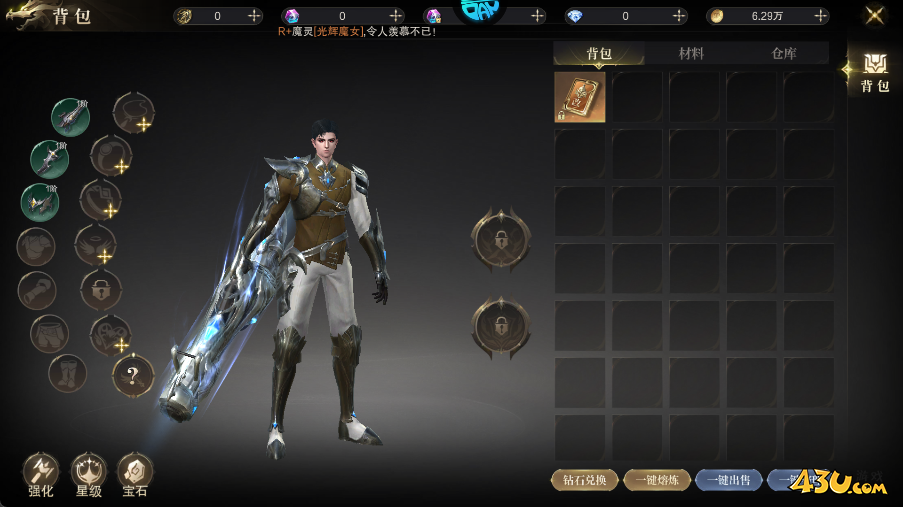This screenshot has height=507, width=903.
Task: Select the equipped weapon slot
Action: pyautogui.click(x=70, y=117)
